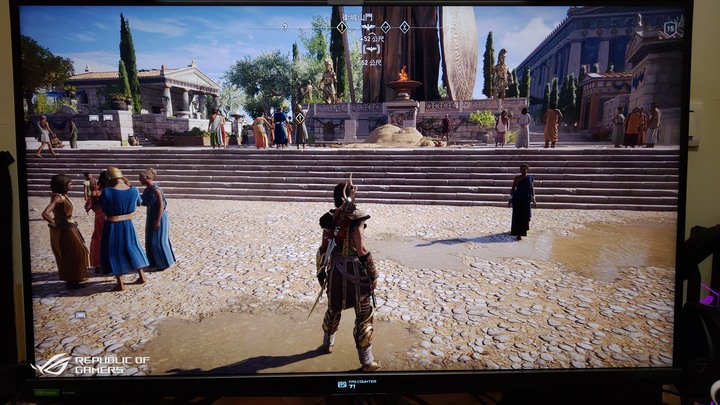Click the question mark marker on the compass
Screen dimensions: 720x405
tap(285, 27)
